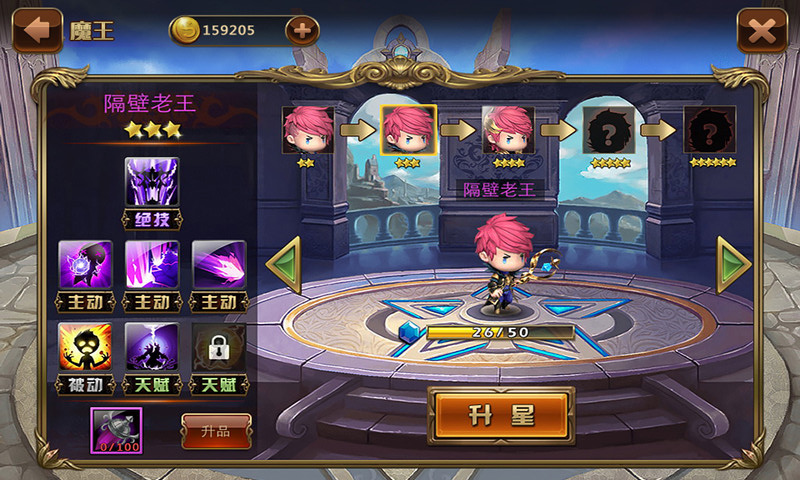Select the 被动 passive skill fiery figure icon
Screen dimensions: 800x480
pyautogui.click(x=84, y=347)
